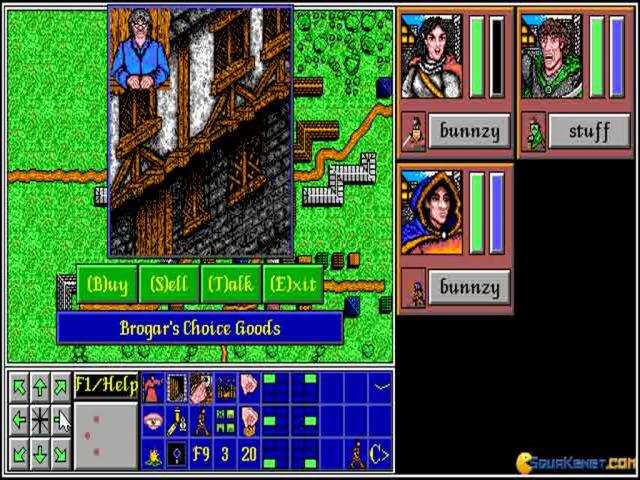Click the F9 command cell

201,455
